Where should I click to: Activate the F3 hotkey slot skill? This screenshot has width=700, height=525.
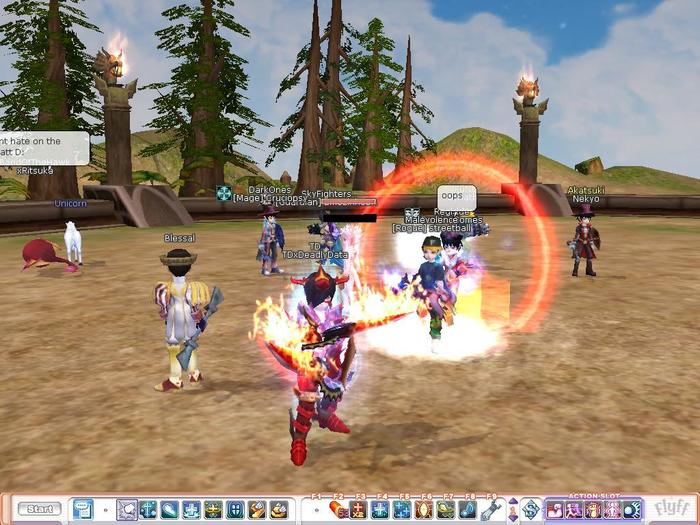tap(359, 509)
